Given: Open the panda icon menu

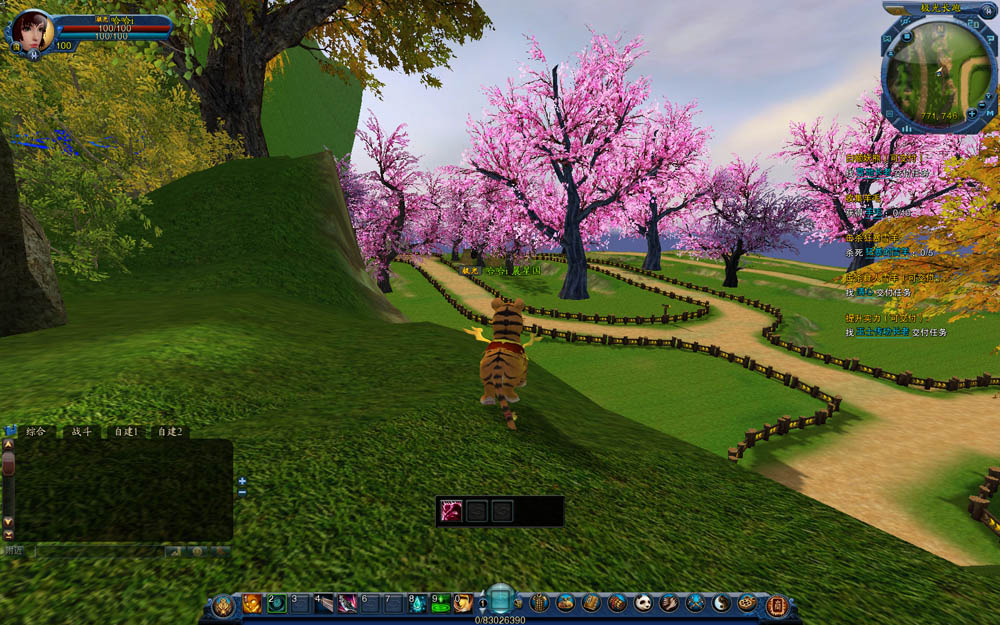Looking at the screenshot, I should coord(644,603).
